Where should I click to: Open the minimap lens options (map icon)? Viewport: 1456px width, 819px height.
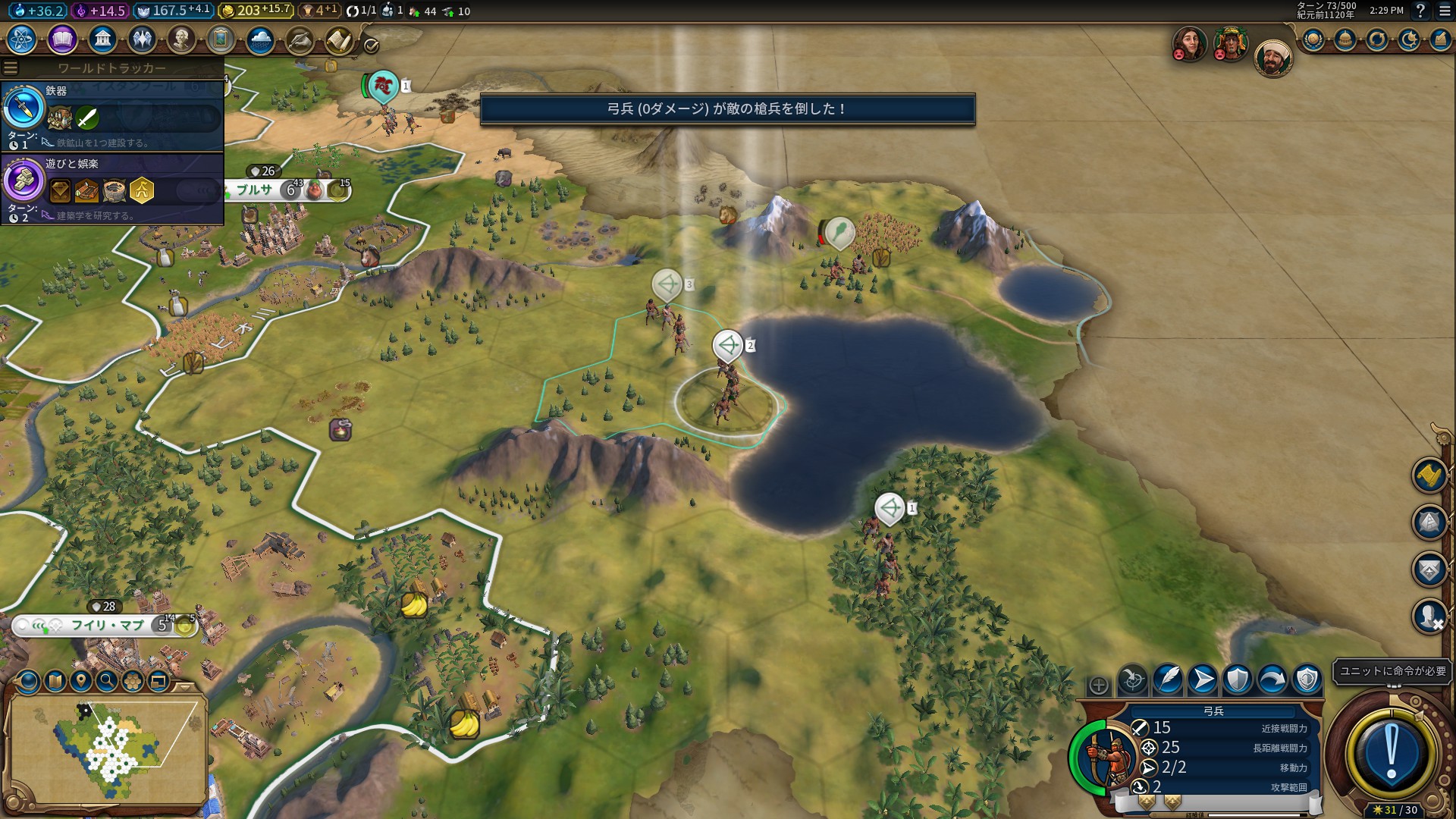point(55,681)
